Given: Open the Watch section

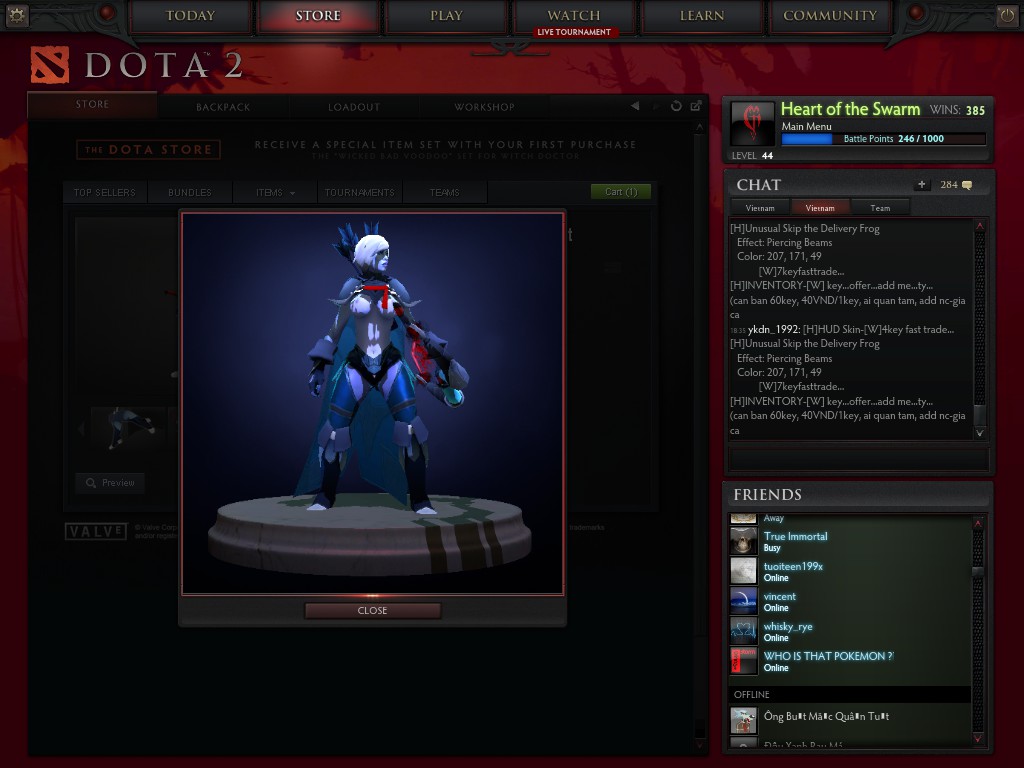Looking at the screenshot, I should (x=574, y=16).
